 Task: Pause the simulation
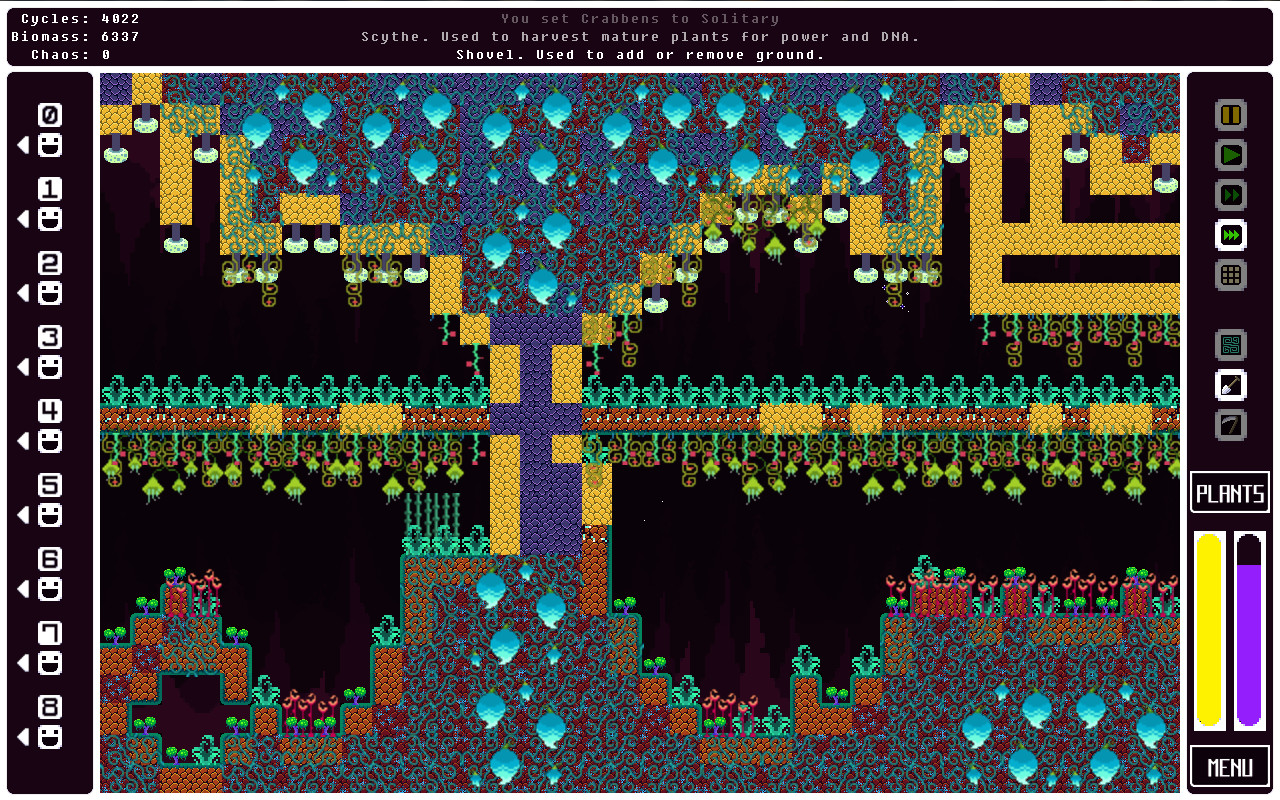tap(1229, 115)
